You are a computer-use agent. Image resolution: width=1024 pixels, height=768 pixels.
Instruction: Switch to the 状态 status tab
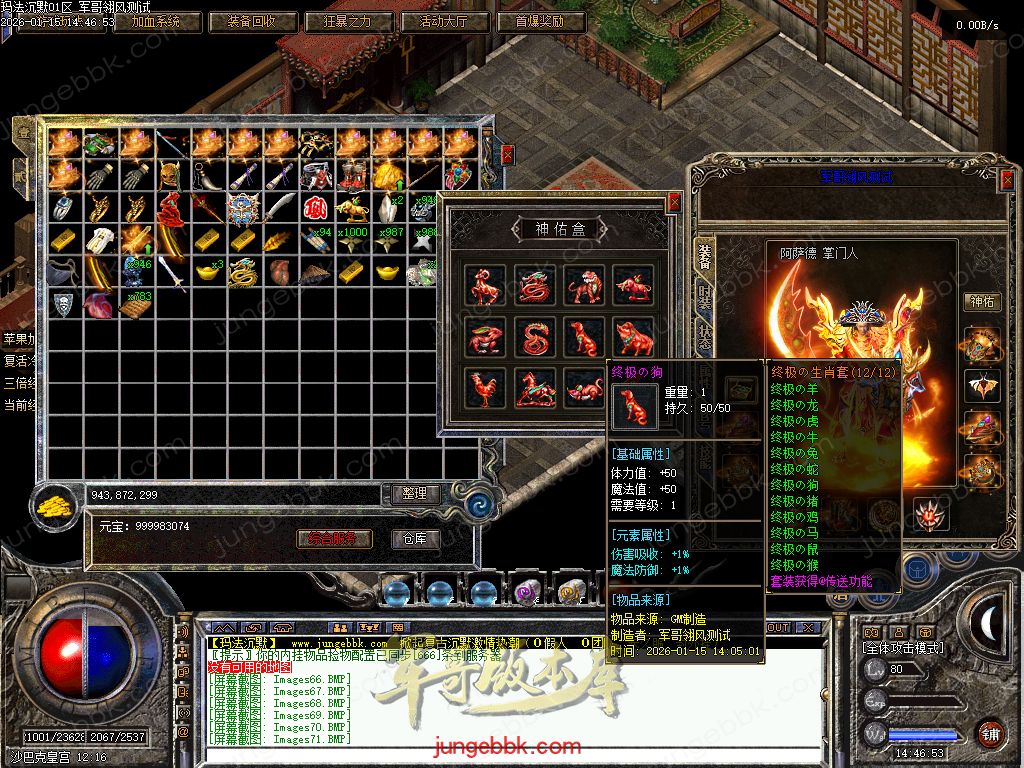(x=704, y=337)
